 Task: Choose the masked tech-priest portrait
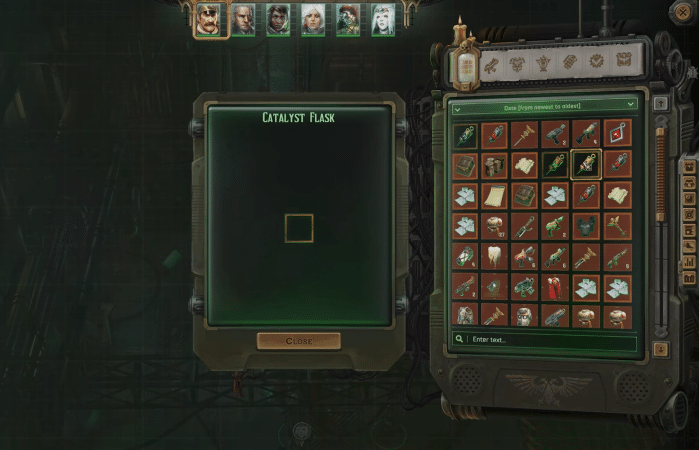click(x=347, y=20)
